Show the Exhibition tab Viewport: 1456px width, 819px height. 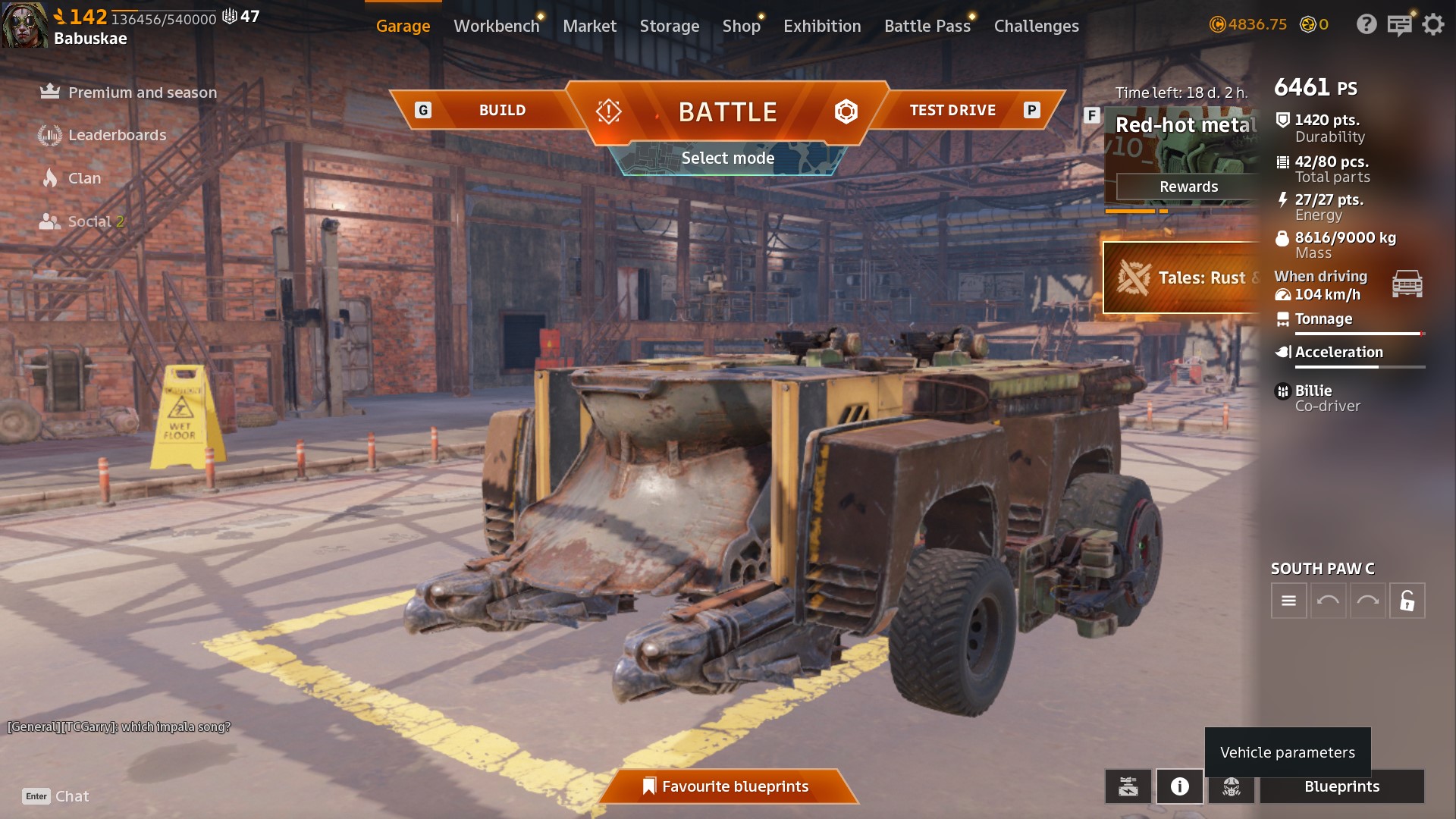[x=822, y=26]
